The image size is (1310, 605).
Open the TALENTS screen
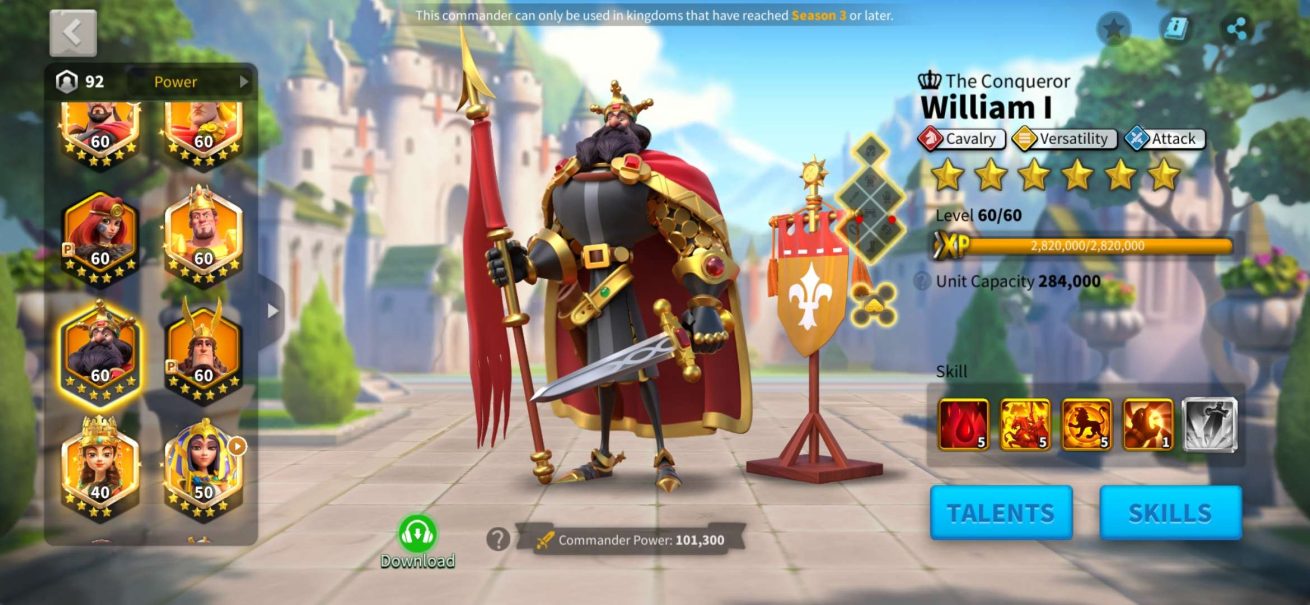point(1001,513)
